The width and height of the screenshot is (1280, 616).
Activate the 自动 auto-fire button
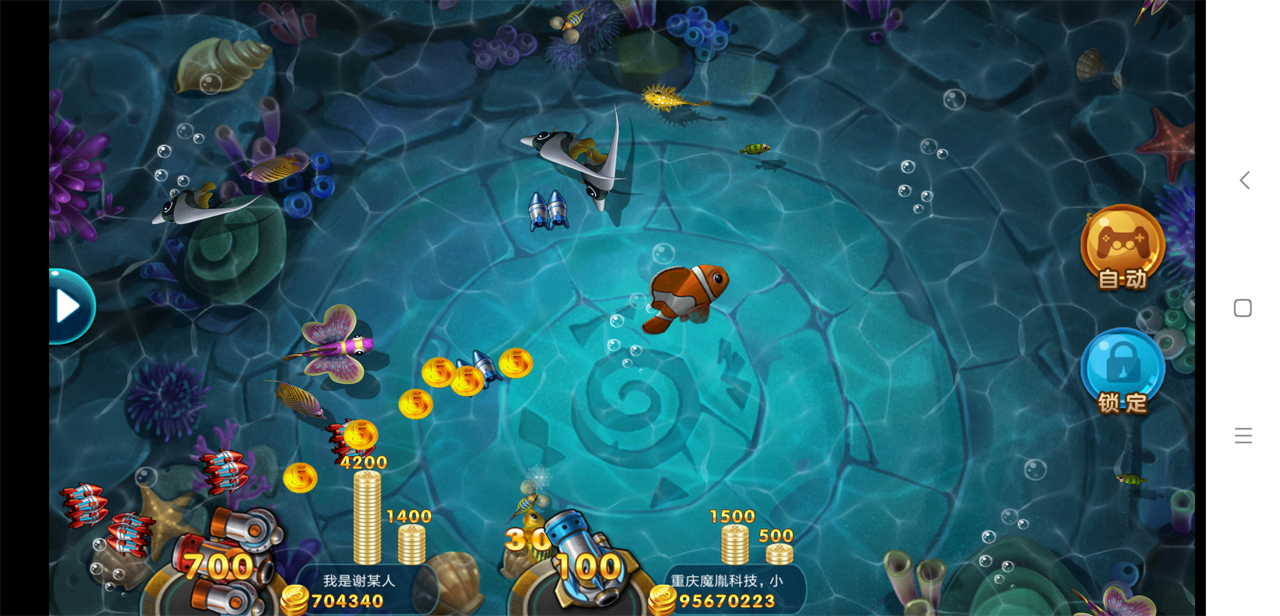pyautogui.click(x=1122, y=247)
